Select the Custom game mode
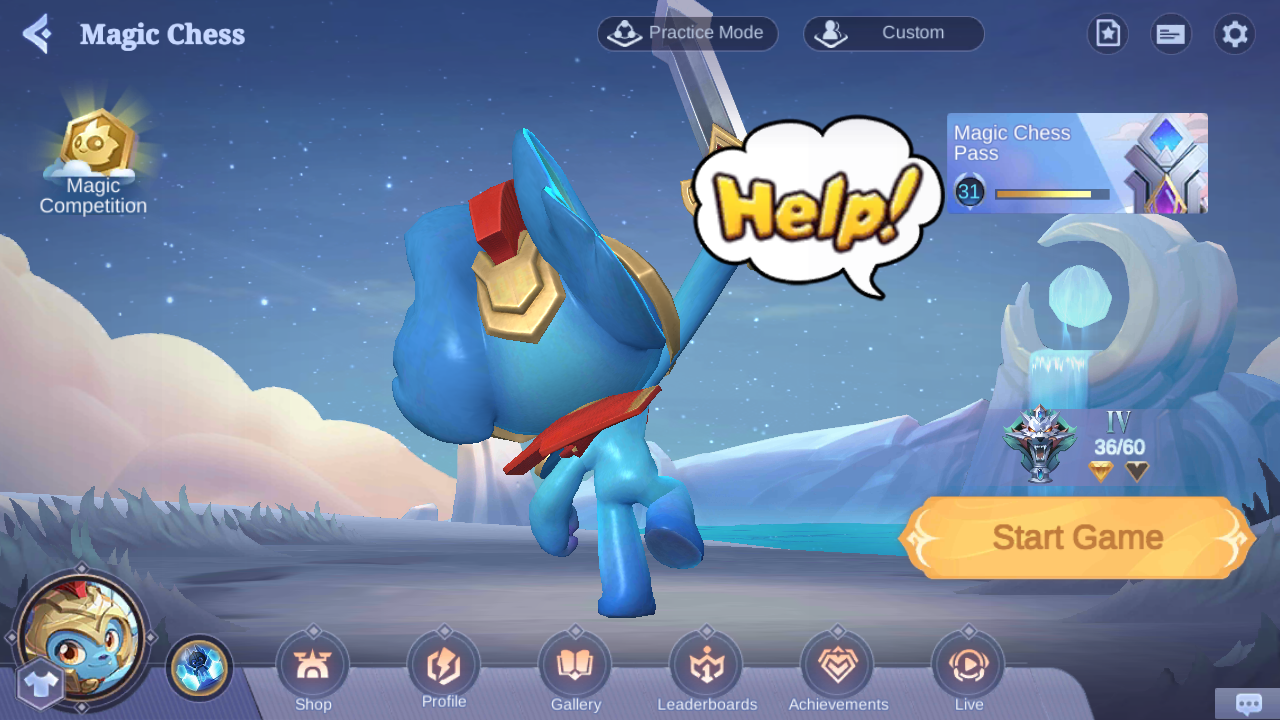Image resolution: width=1280 pixels, height=720 pixels. tap(893, 33)
